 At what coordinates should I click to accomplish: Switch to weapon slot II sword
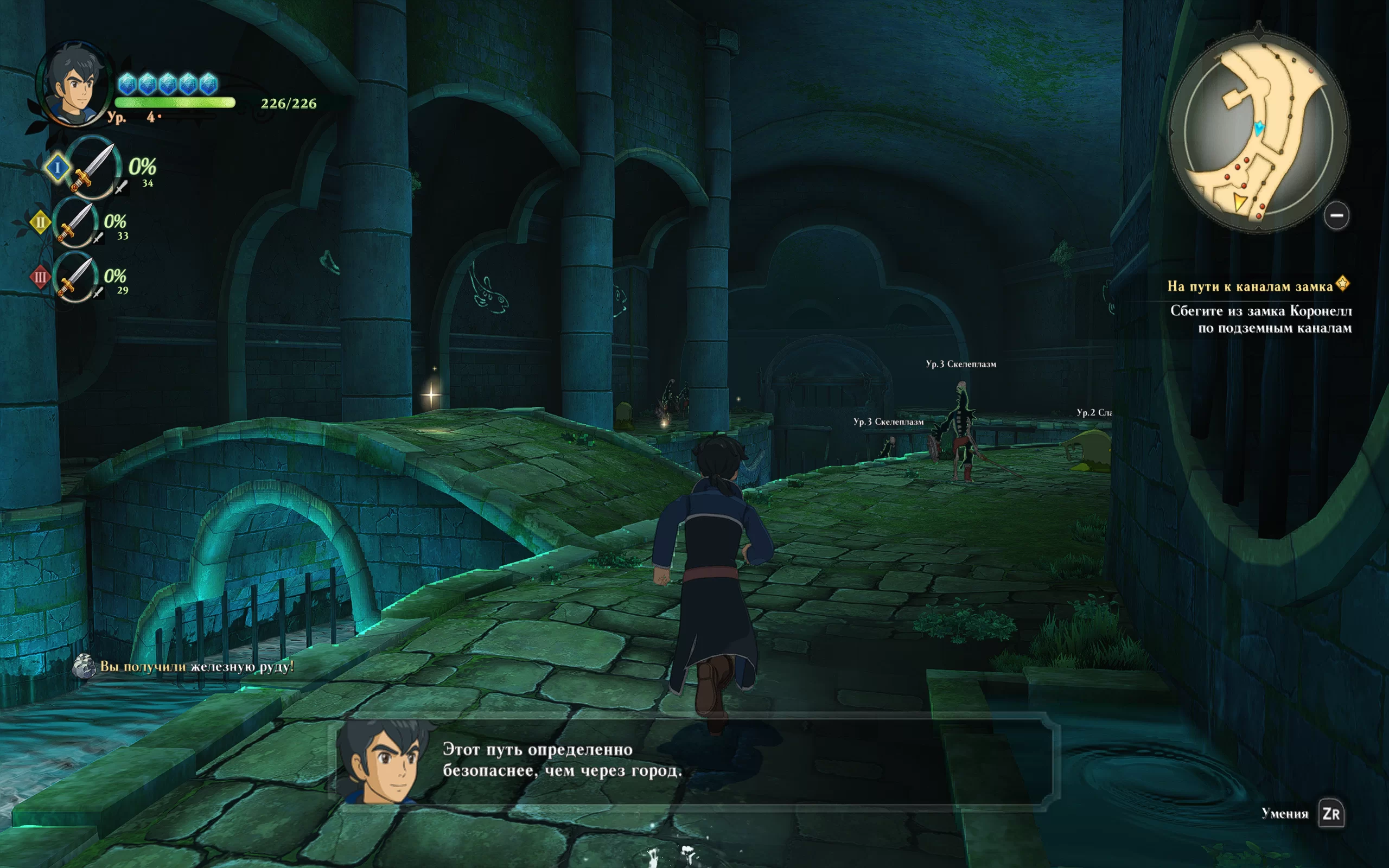click(x=75, y=222)
